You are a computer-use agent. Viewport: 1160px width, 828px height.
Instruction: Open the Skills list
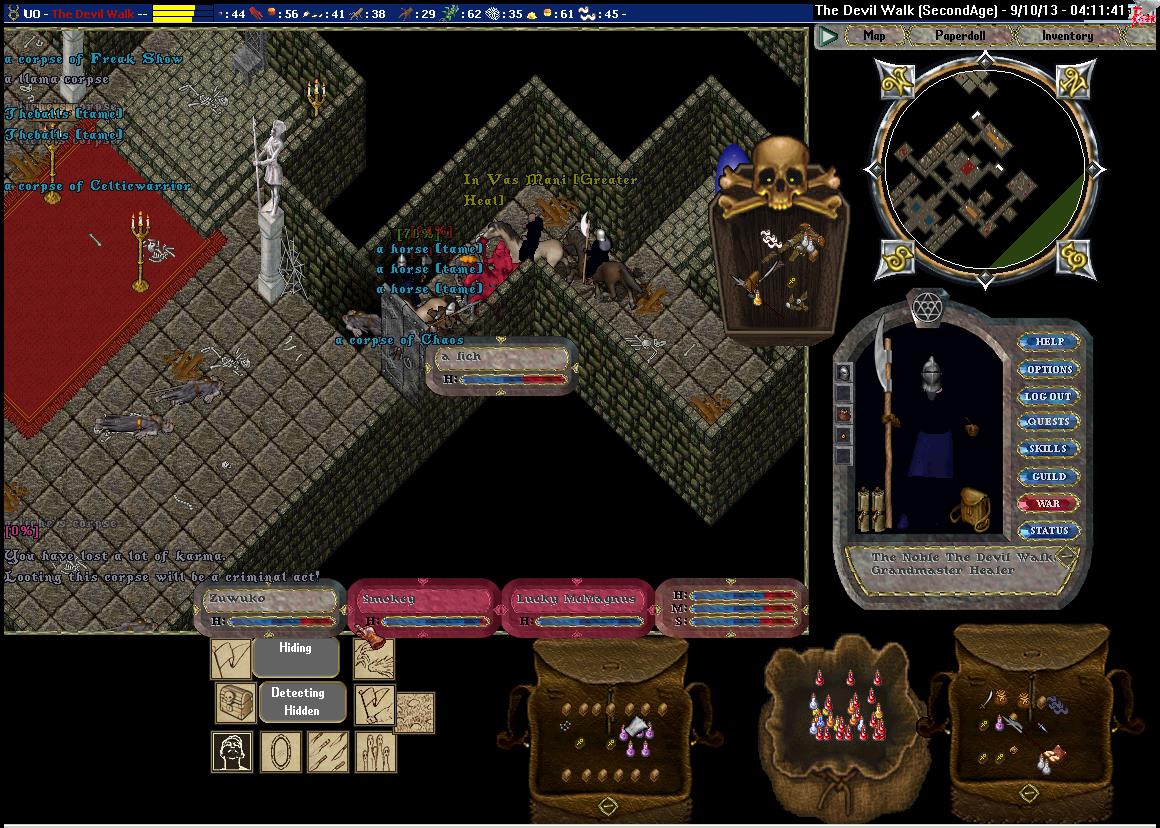[x=1049, y=449]
